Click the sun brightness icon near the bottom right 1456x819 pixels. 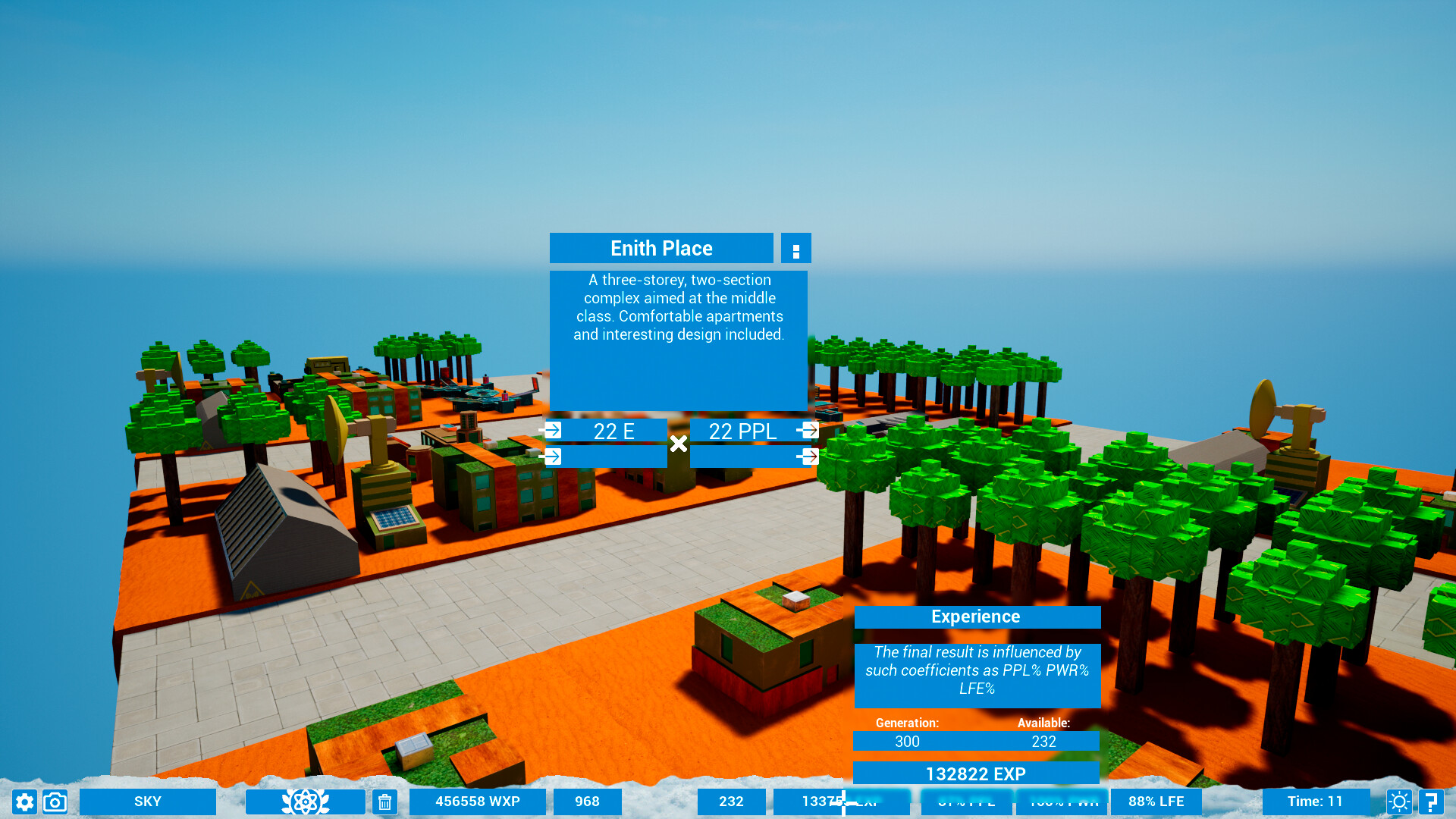[1399, 802]
